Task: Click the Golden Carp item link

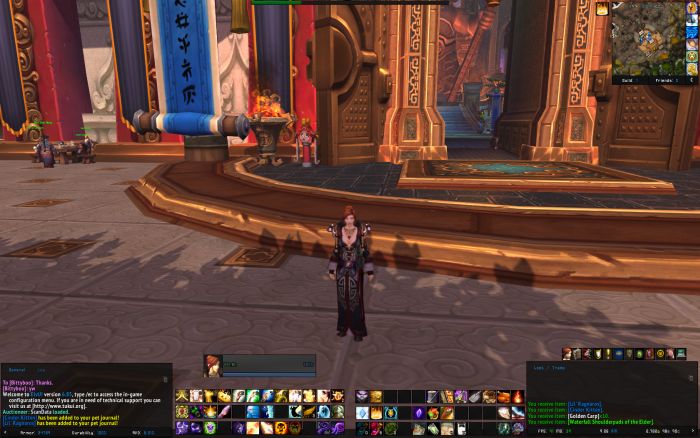Action: click(x=582, y=417)
